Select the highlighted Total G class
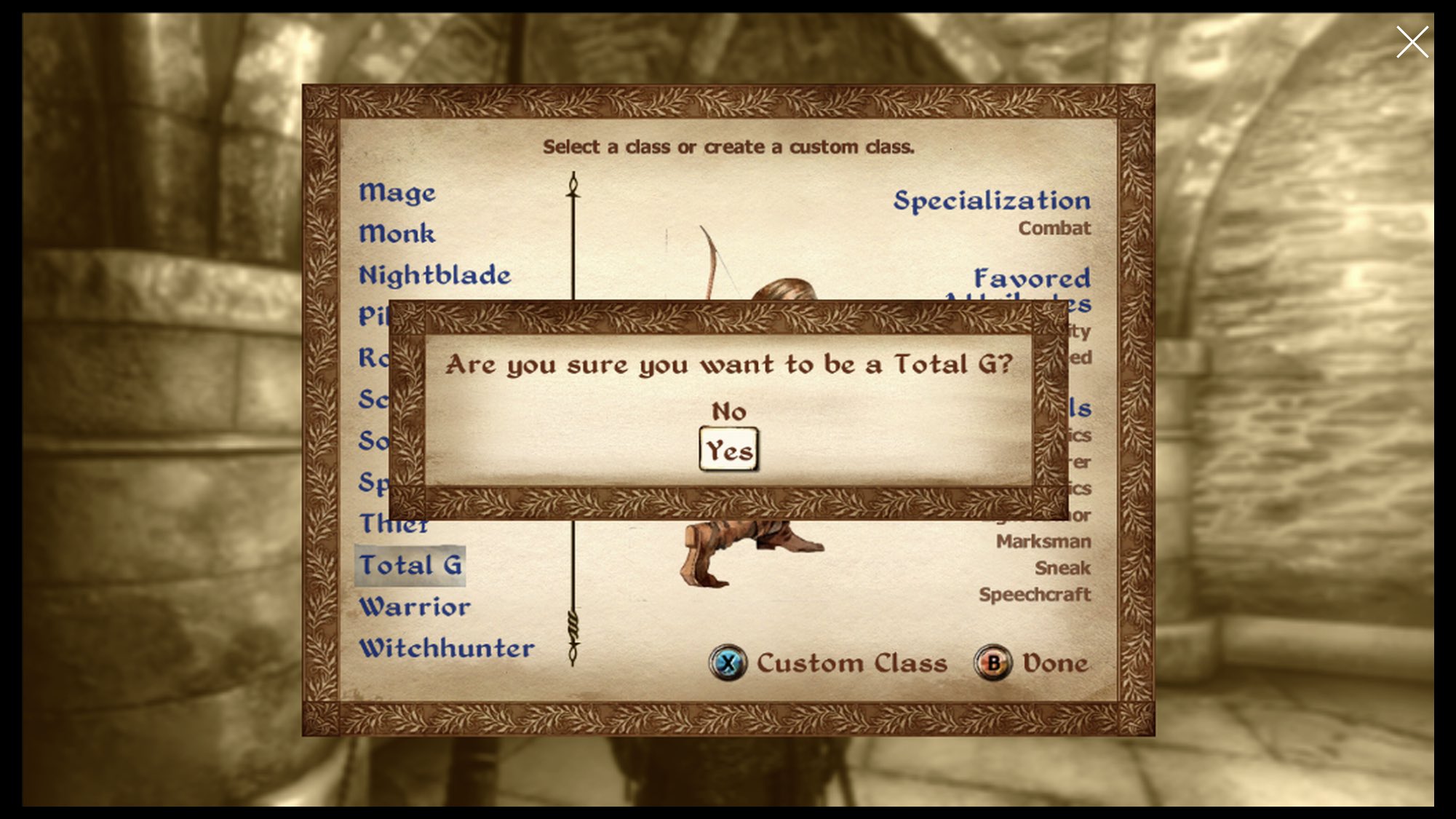Viewport: 1456px width, 819px height. 411,564
